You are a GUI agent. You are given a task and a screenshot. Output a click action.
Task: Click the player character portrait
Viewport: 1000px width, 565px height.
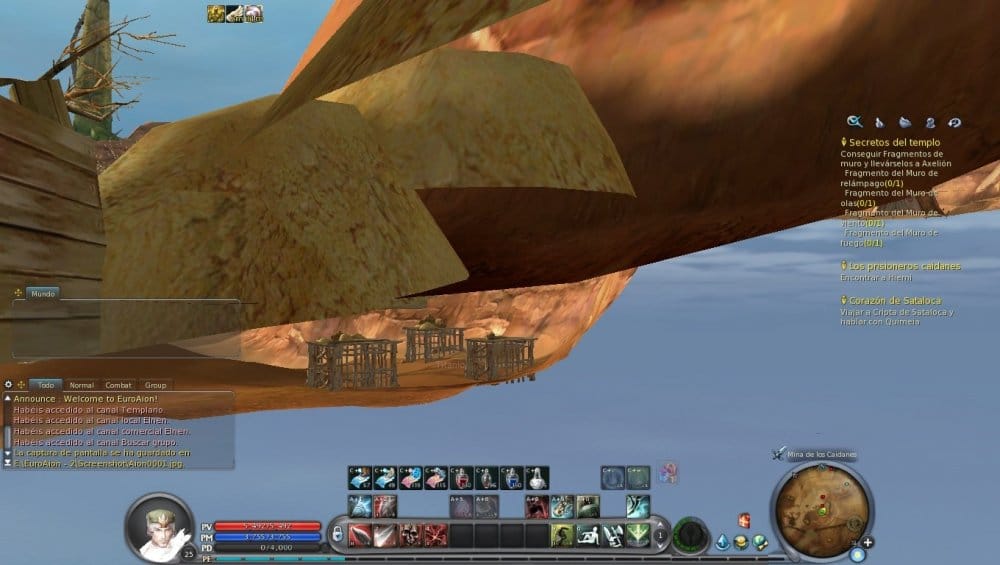158,525
